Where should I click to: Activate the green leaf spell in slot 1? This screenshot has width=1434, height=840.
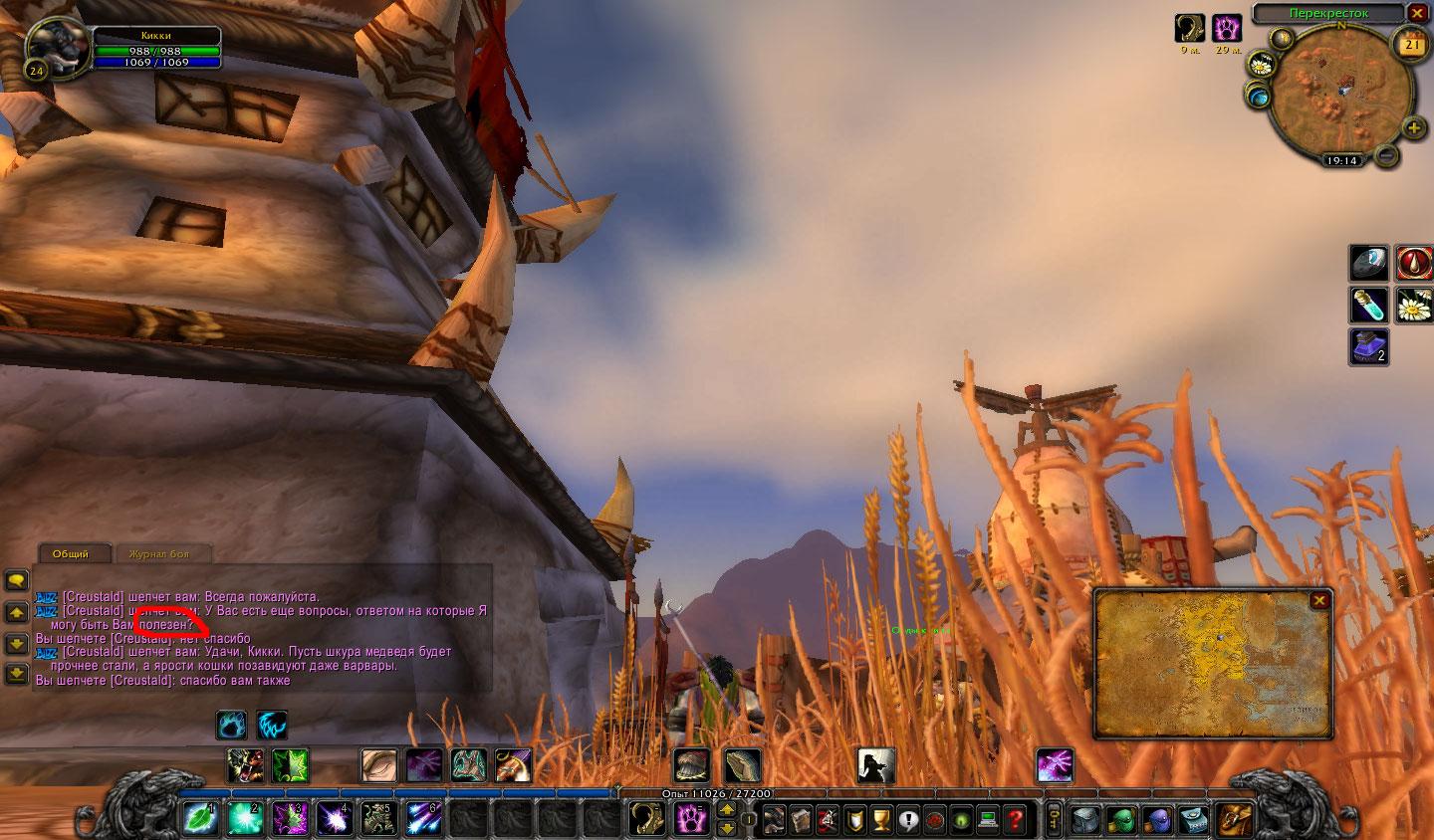click(199, 819)
